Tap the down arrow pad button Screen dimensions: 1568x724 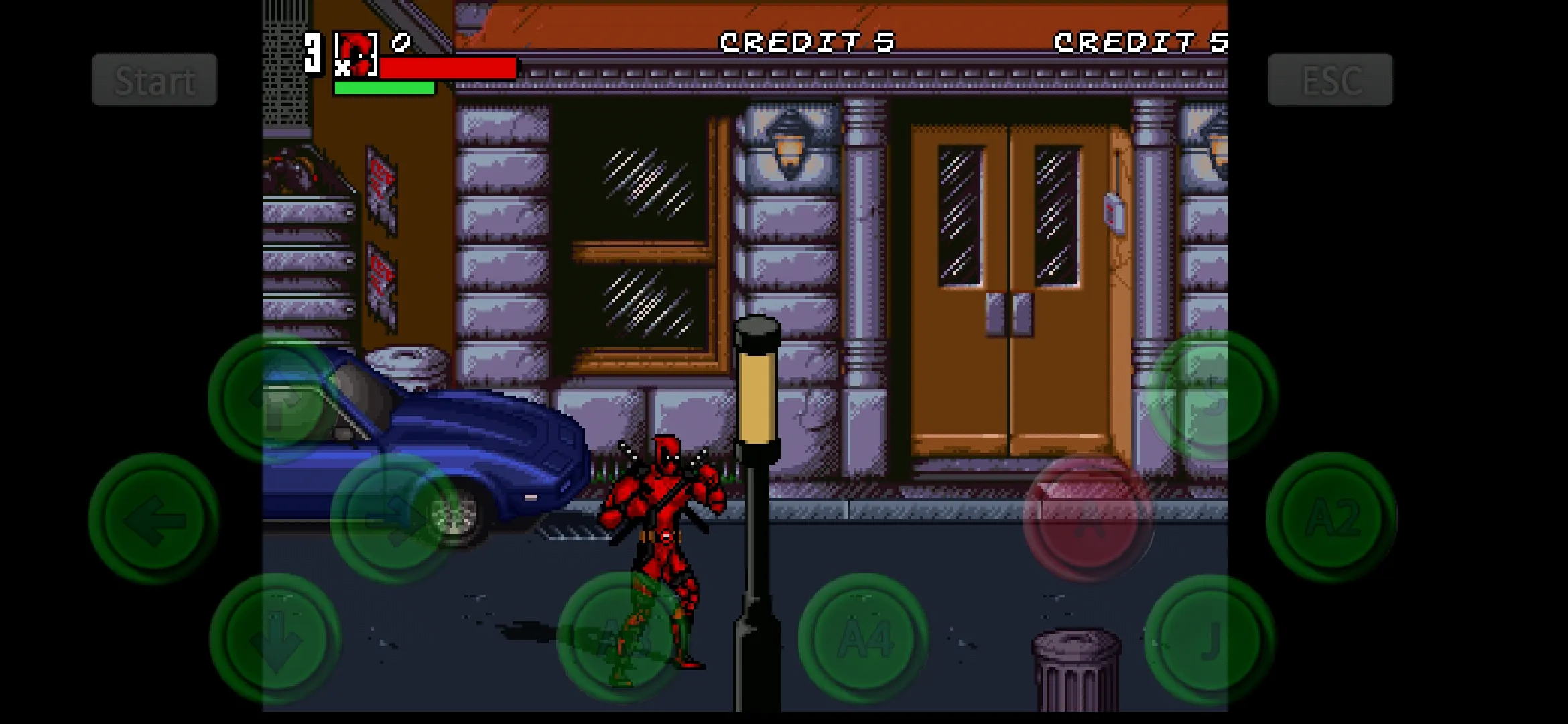tap(275, 639)
